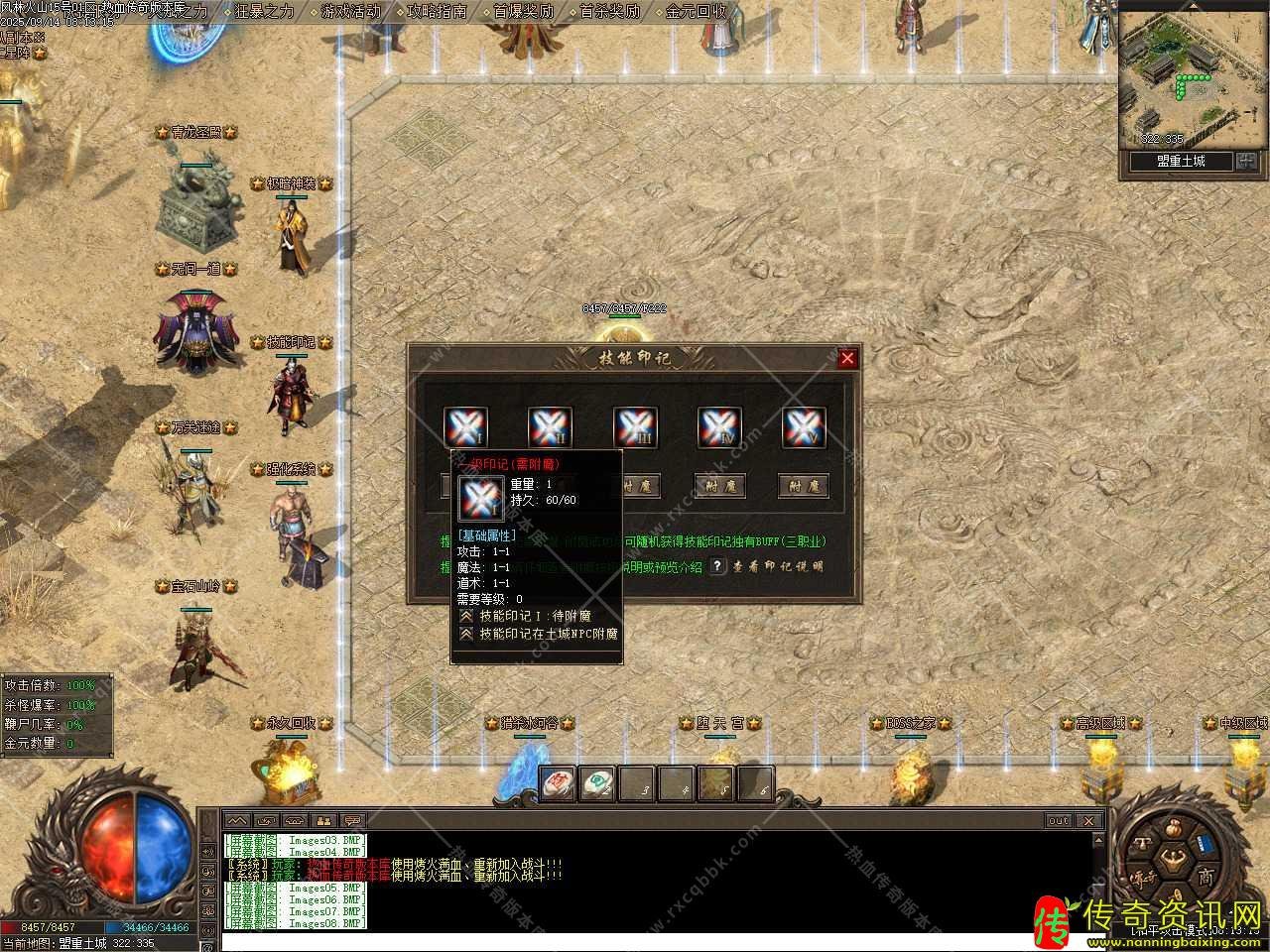Close the 技能印记 window
Screen dimensions: 1270x952
847,359
